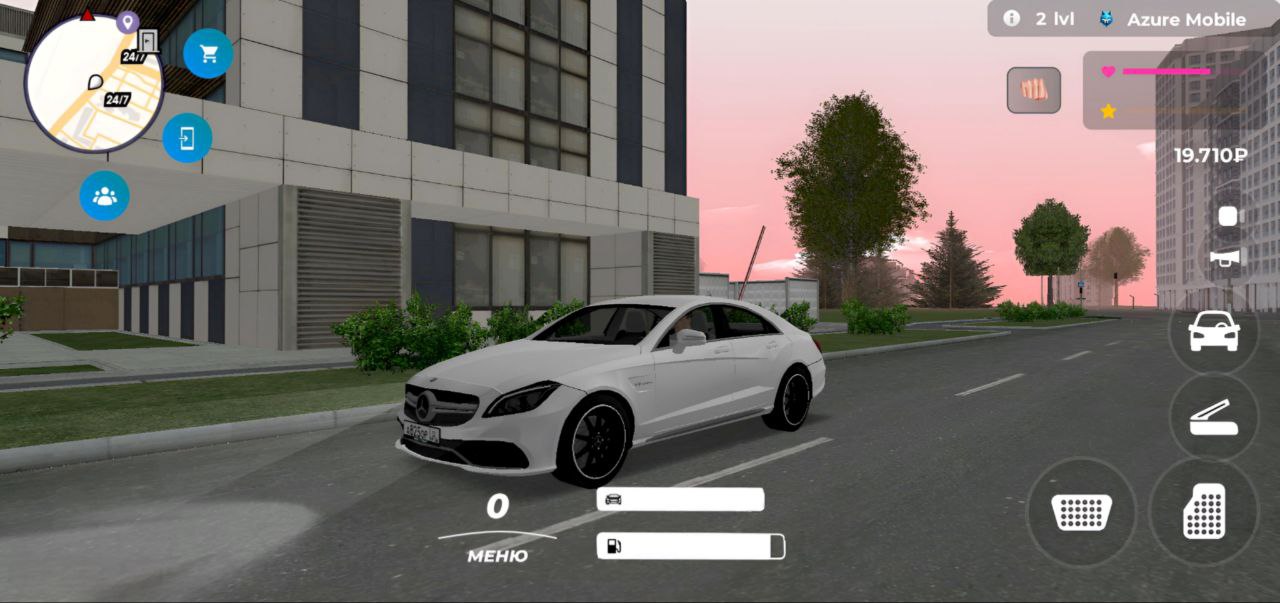This screenshot has height=603, width=1280.
Task: Click the purple location pin on minimap
Action: (127, 21)
